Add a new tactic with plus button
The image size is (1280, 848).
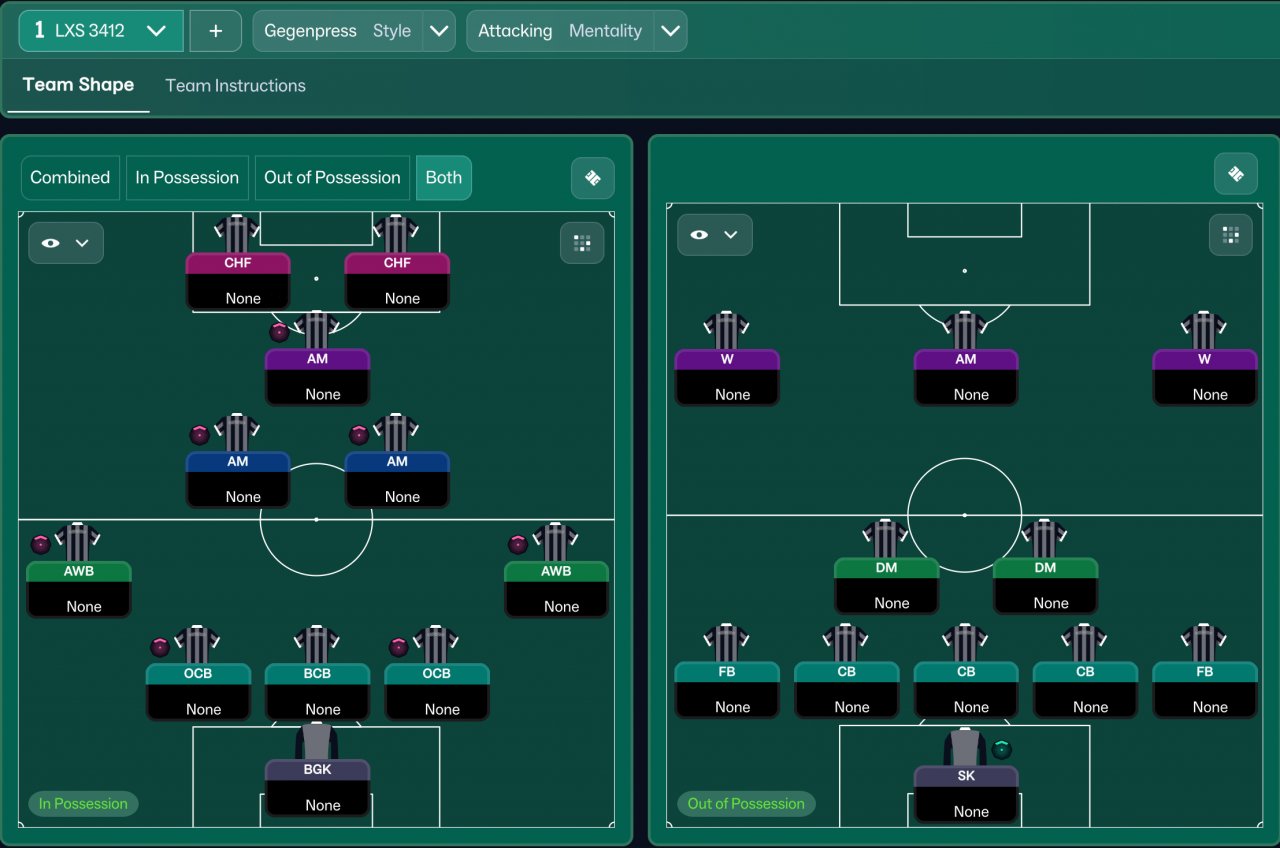(215, 31)
